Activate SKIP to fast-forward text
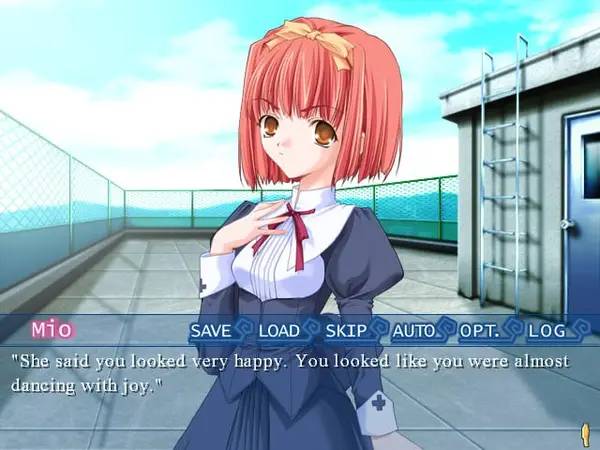The width and height of the screenshot is (600, 450). click(x=345, y=329)
